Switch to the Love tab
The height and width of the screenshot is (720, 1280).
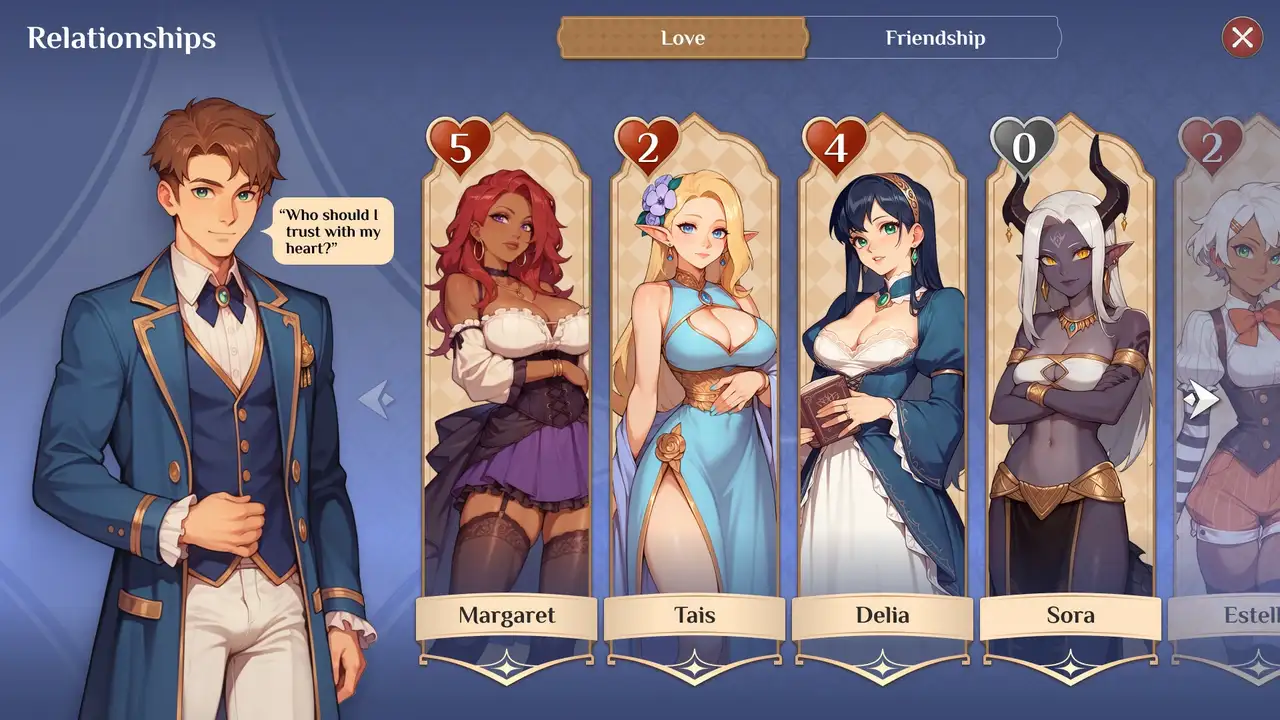click(682, 38)
